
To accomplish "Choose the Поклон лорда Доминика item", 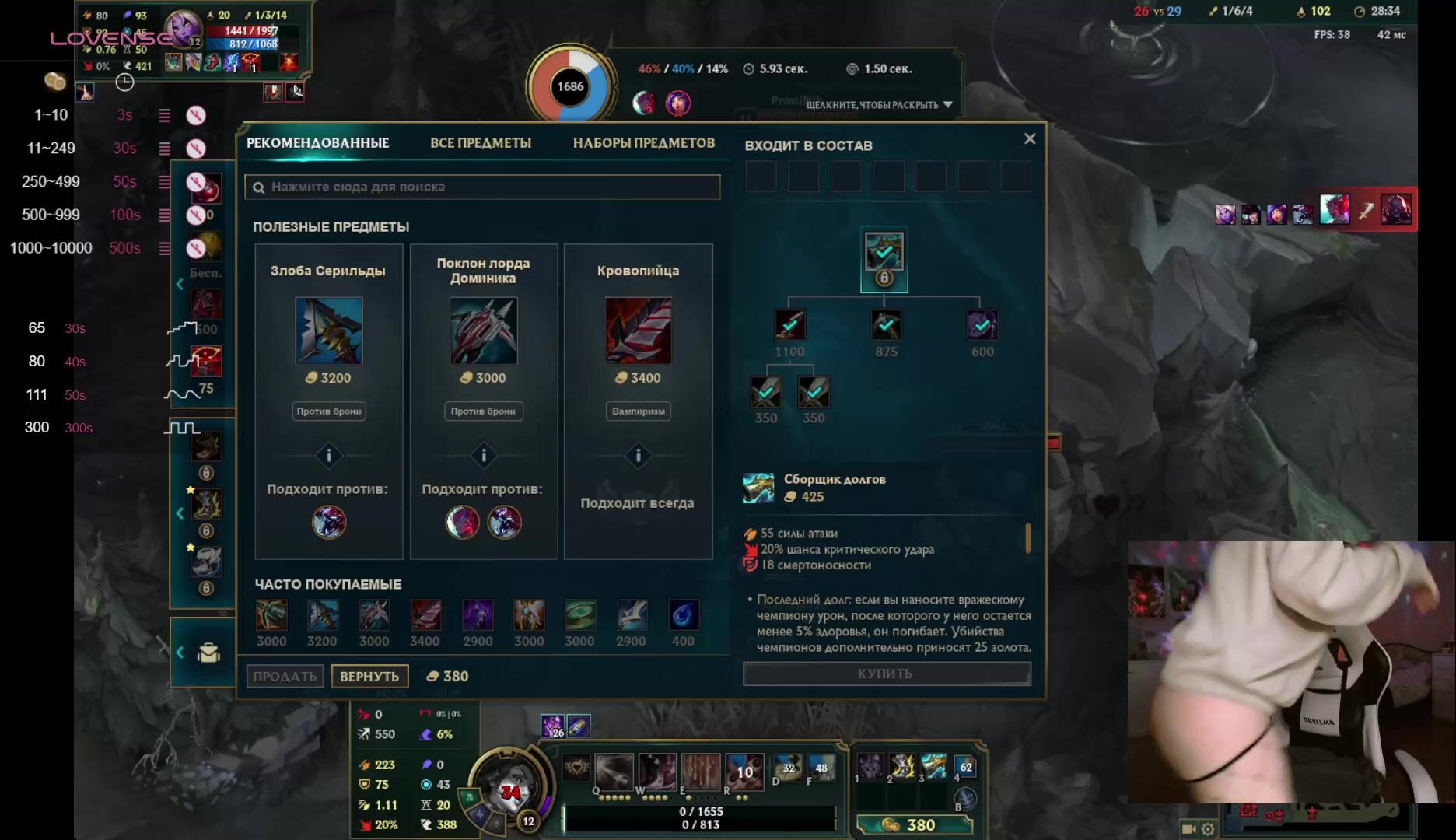I will (x=483, y=331).
